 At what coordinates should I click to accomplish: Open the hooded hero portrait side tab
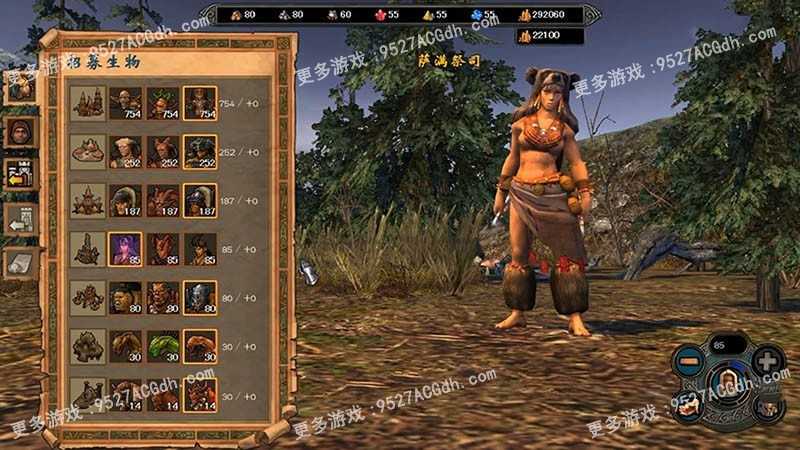20,130
